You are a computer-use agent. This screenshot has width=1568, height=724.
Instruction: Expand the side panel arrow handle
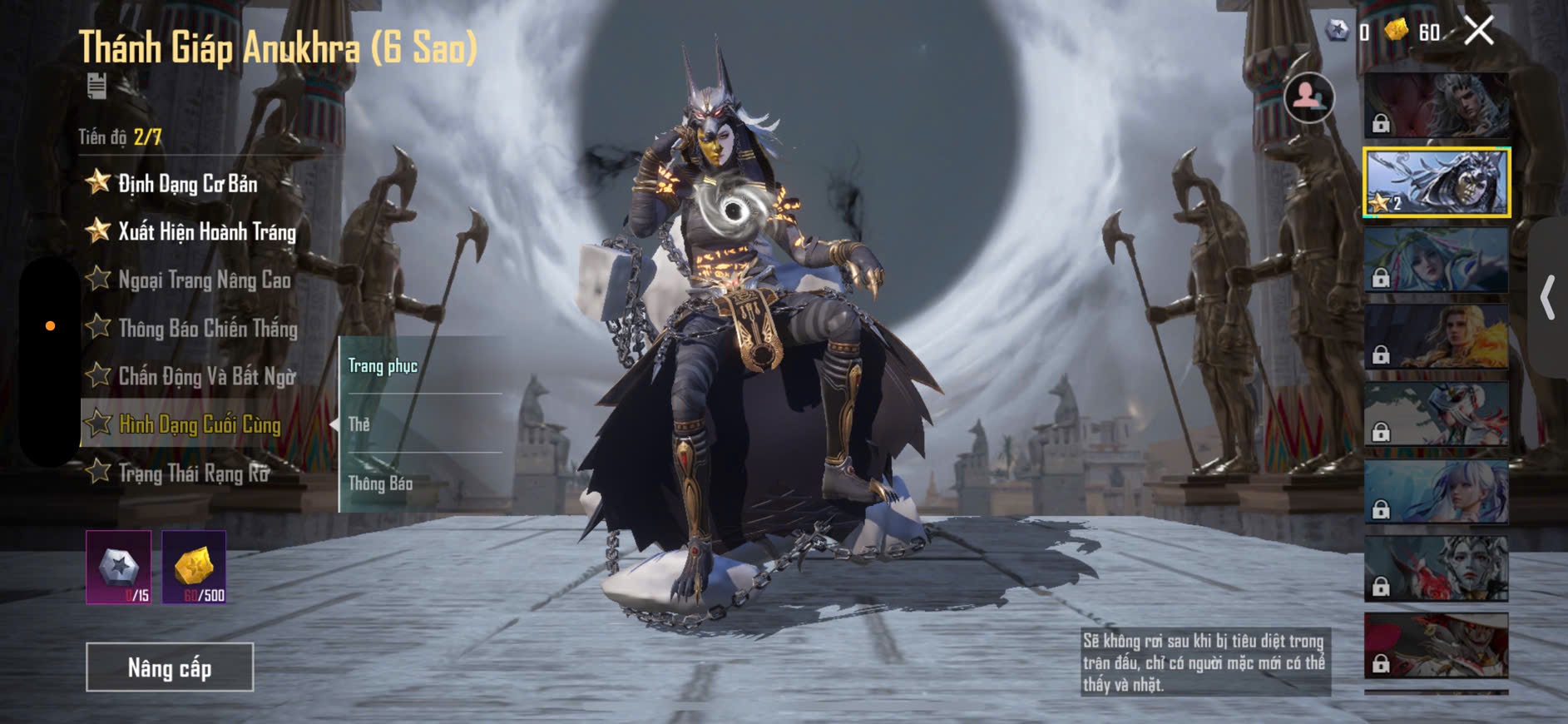coord(1548,298)
